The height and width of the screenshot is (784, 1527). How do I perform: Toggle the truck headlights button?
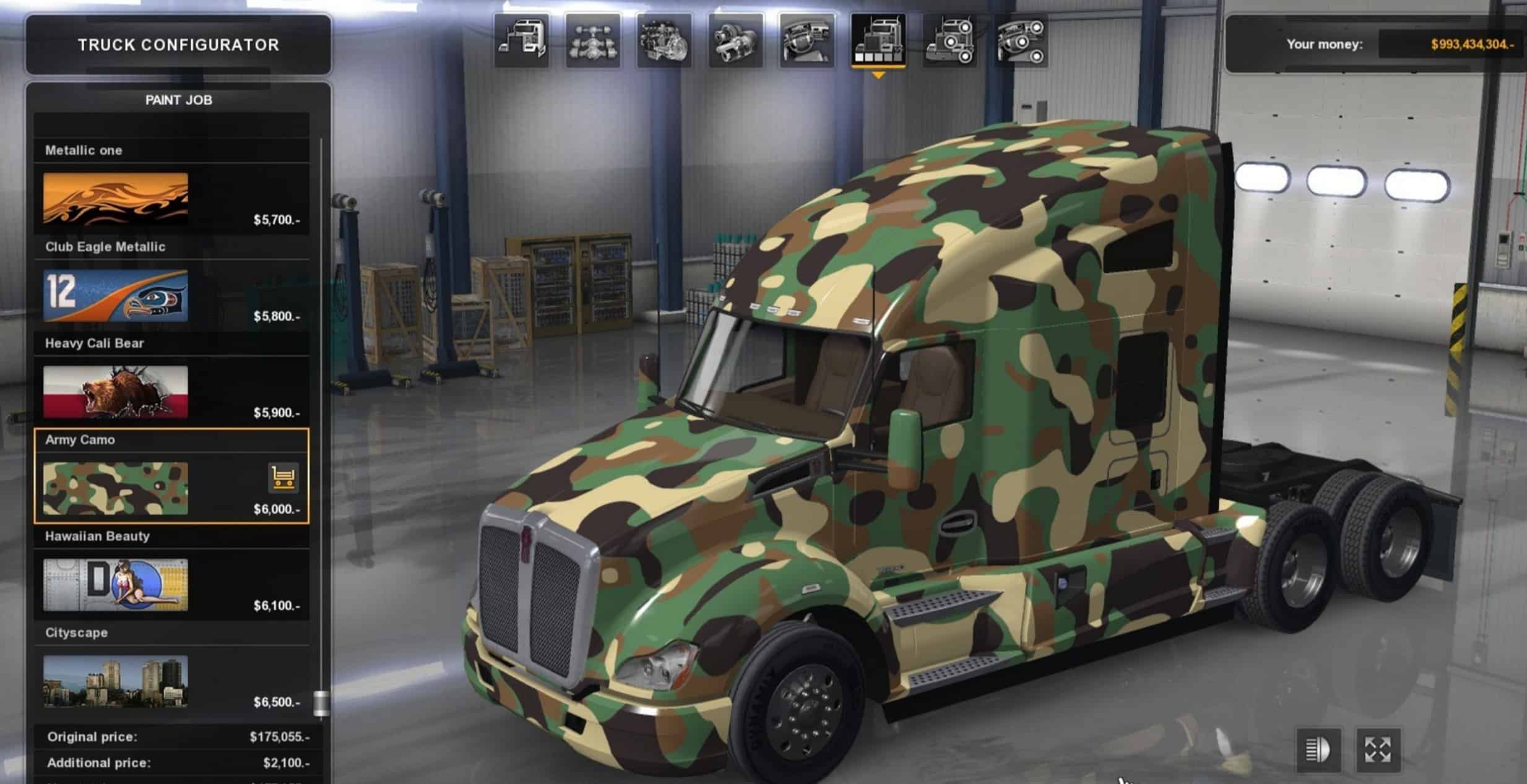(1317, 750)
